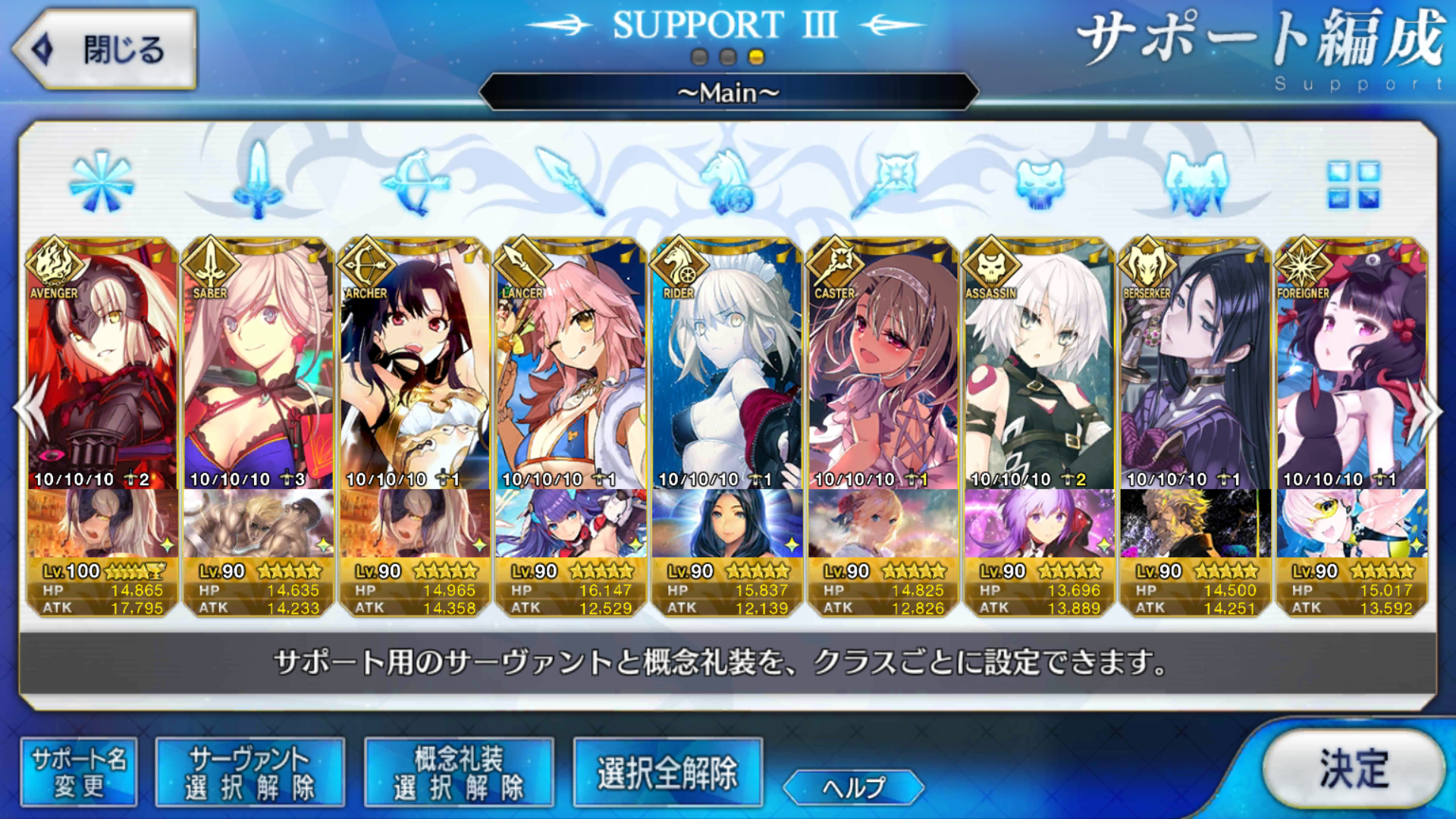The image size is (1456, 819).
Task: Open the Rider support servant card
Action: click(727, 364)
